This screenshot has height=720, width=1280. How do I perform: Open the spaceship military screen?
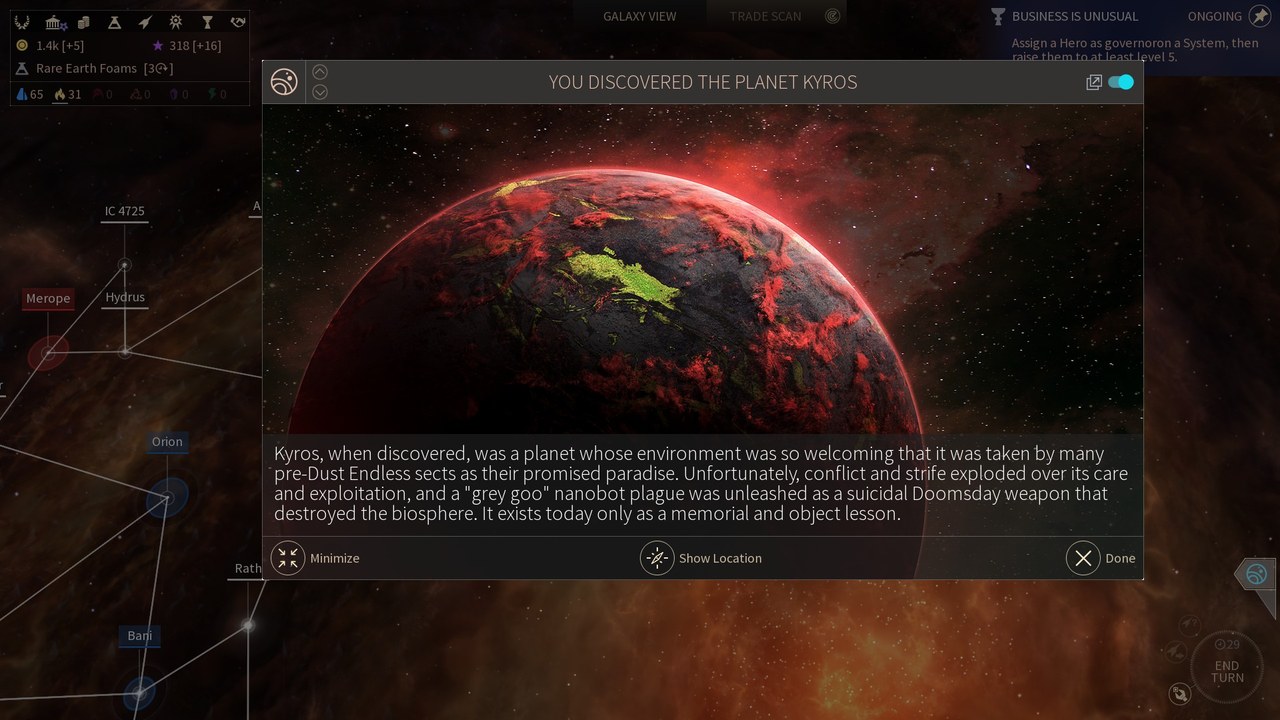pos(145,22)
